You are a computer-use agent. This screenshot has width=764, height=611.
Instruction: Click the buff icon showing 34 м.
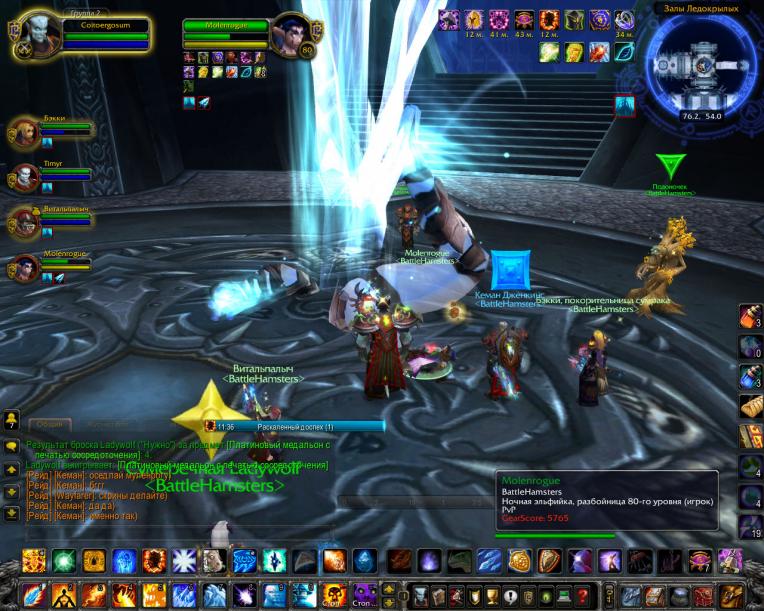(624, 20)
